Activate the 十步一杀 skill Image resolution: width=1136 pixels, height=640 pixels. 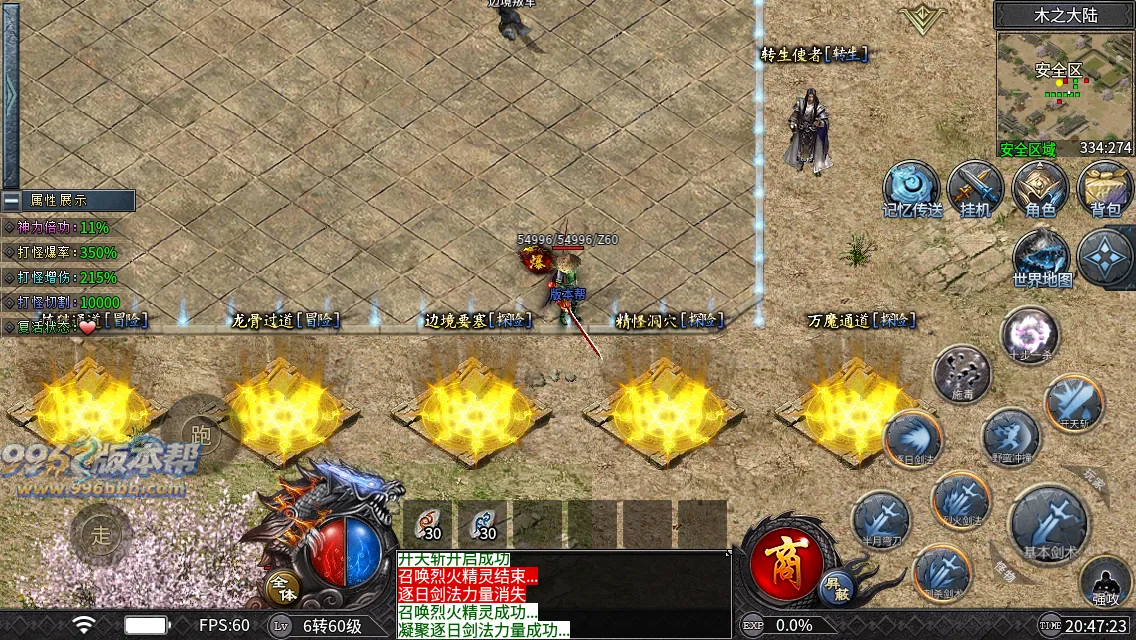[1029, 335]
